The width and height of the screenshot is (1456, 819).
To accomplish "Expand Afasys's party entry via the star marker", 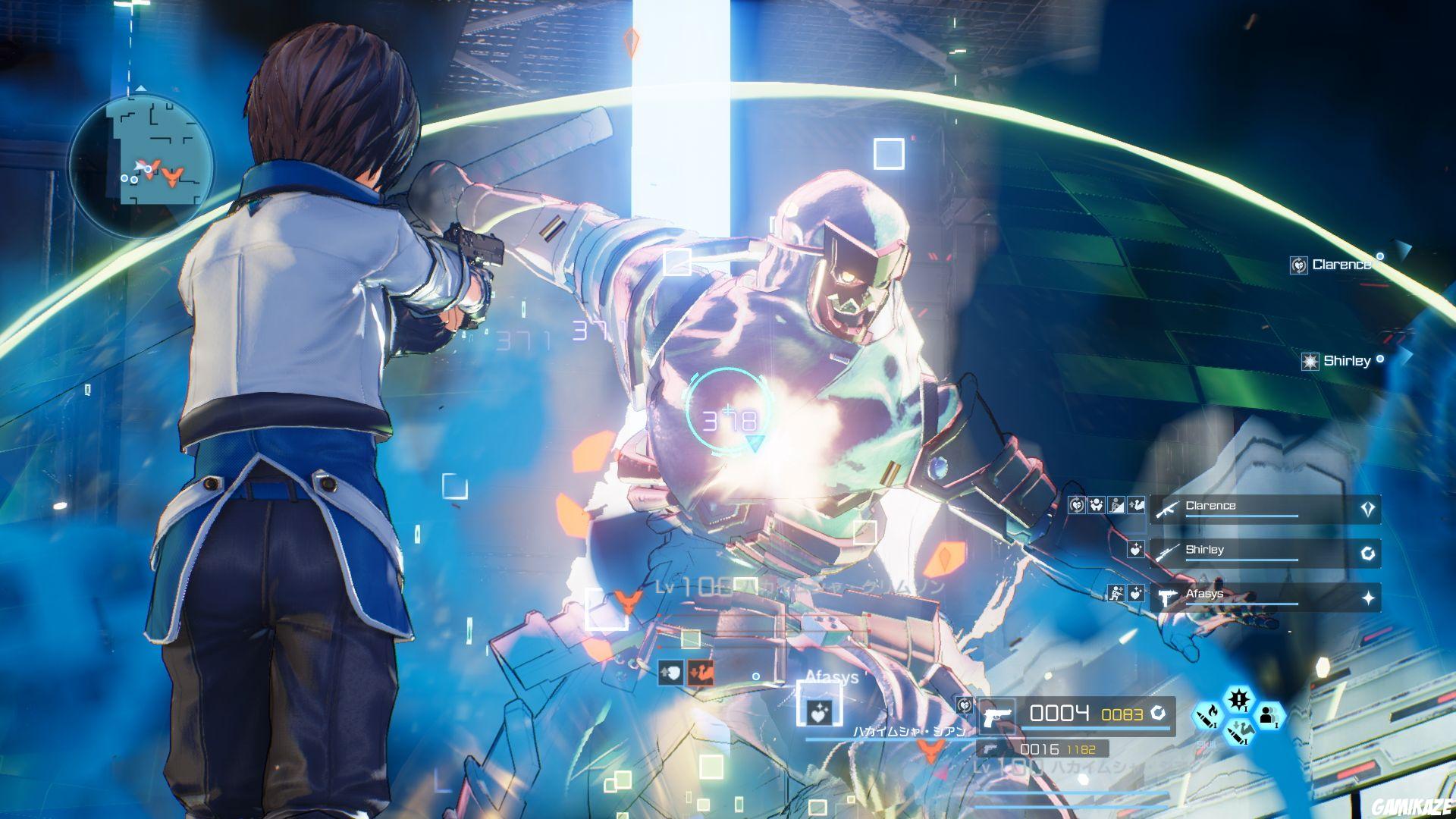I will click(x=1369, y=598).
